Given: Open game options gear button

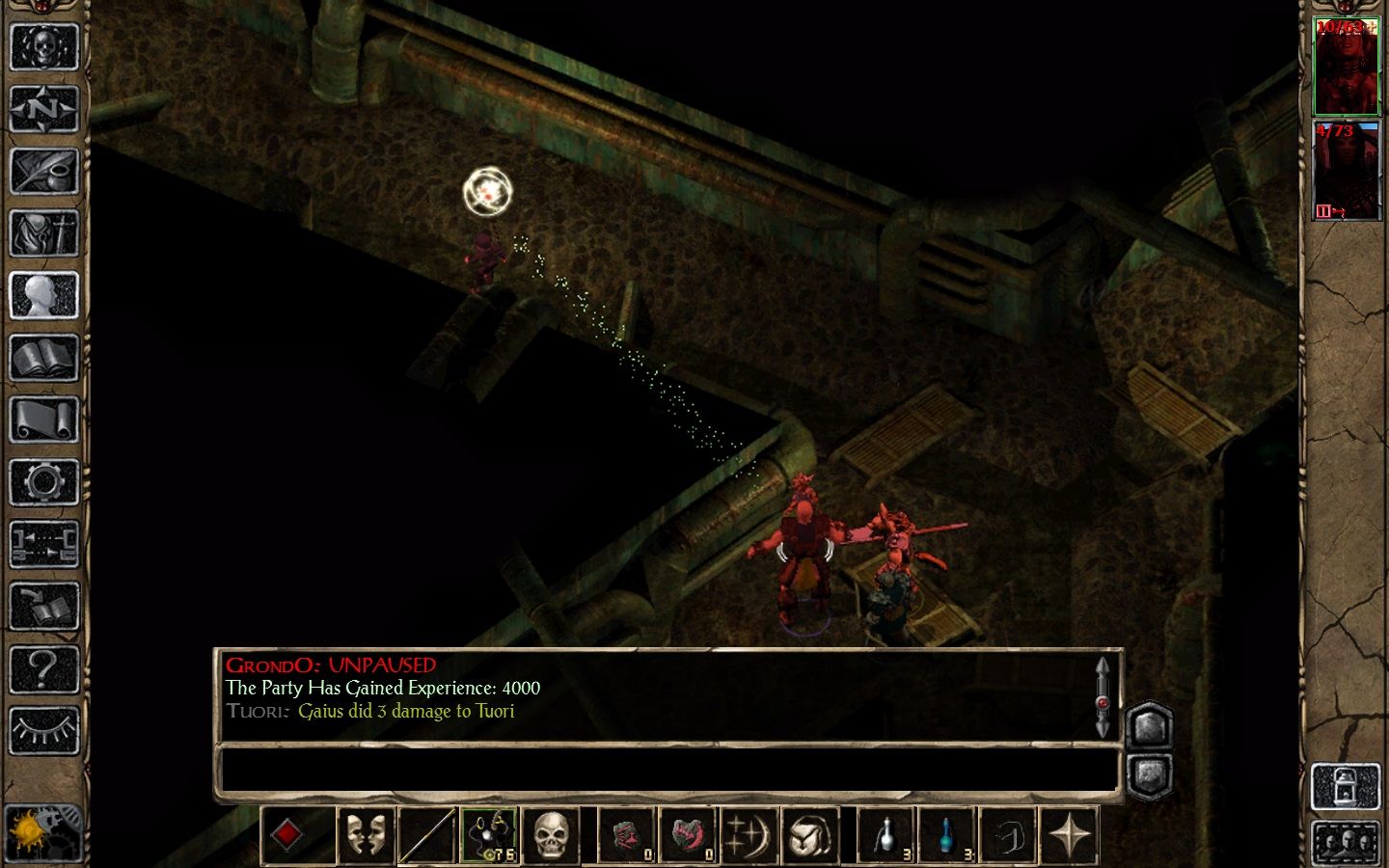Looking at the screenshot, I should (43, 482).
